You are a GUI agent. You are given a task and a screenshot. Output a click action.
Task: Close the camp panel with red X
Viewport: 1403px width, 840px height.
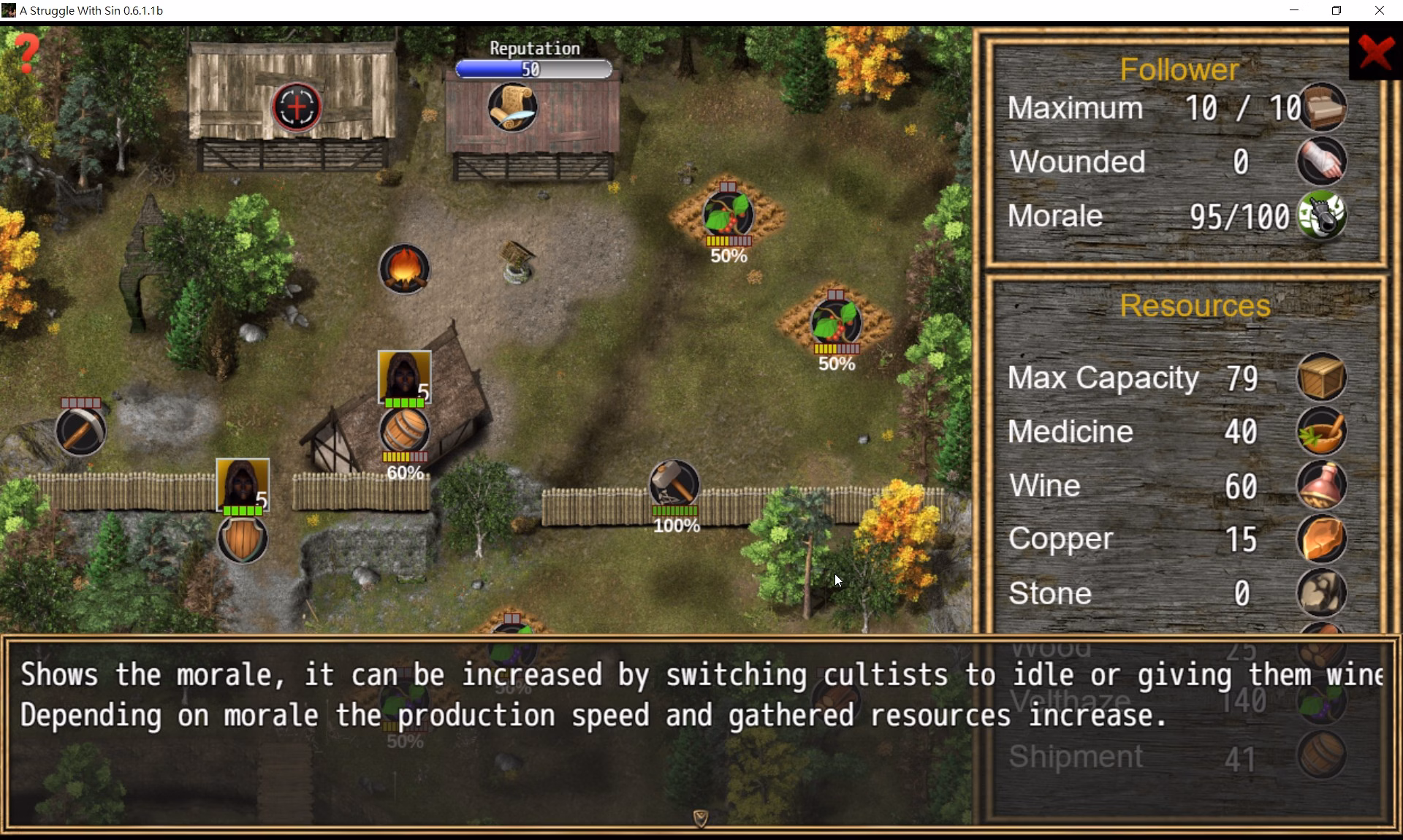[x=1376, y=53]
